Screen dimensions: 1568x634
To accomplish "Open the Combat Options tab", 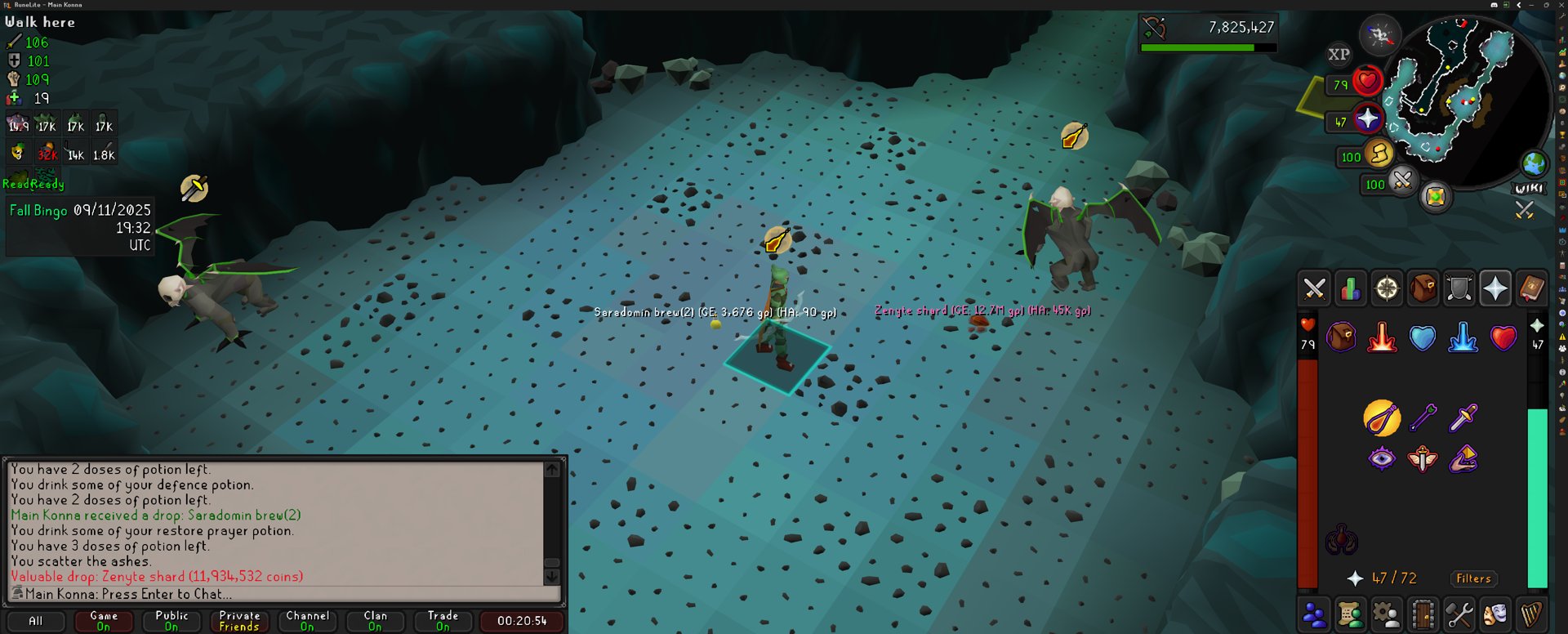I will (1314, 288).
